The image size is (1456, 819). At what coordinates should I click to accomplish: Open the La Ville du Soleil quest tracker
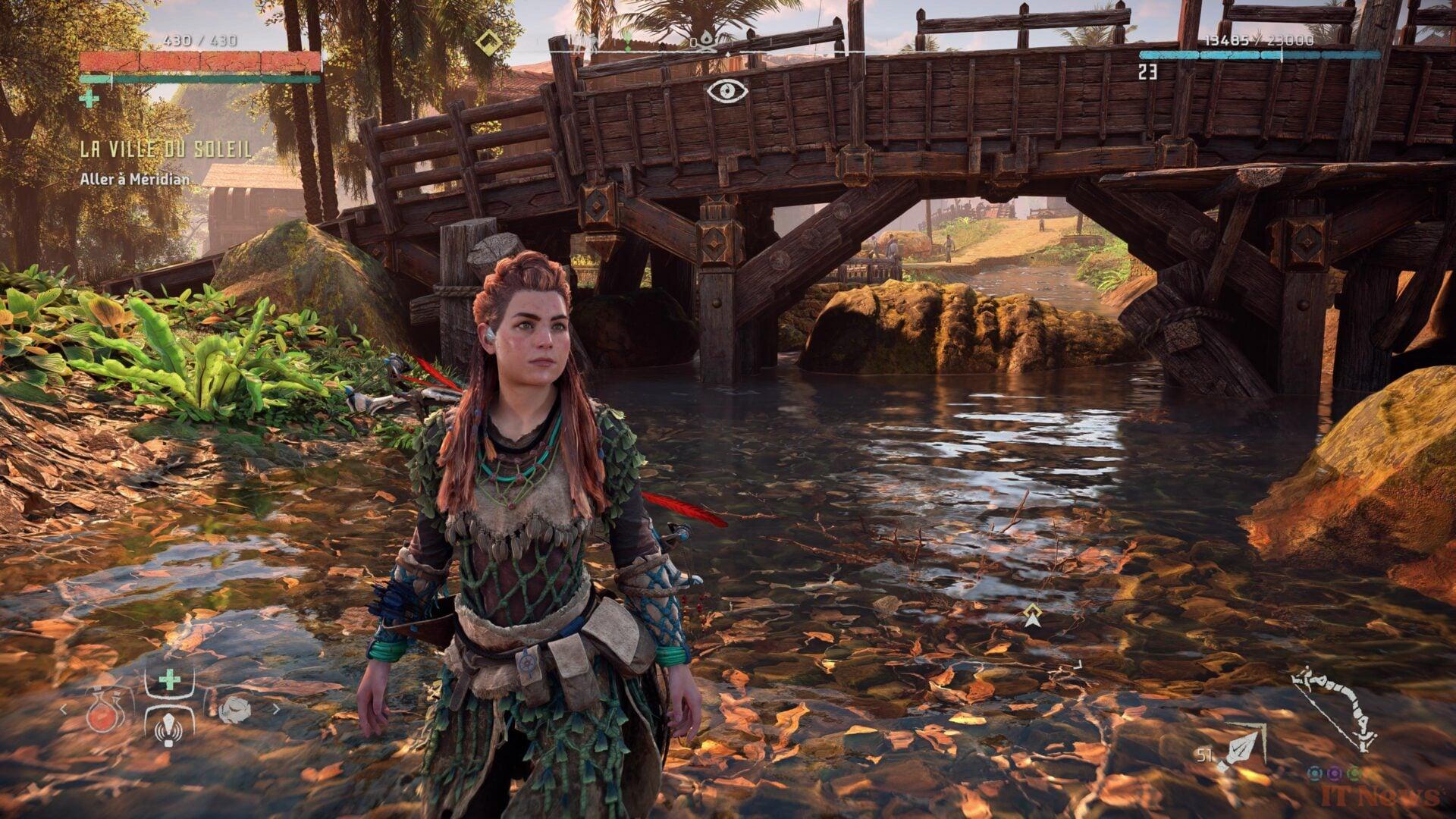166,150
